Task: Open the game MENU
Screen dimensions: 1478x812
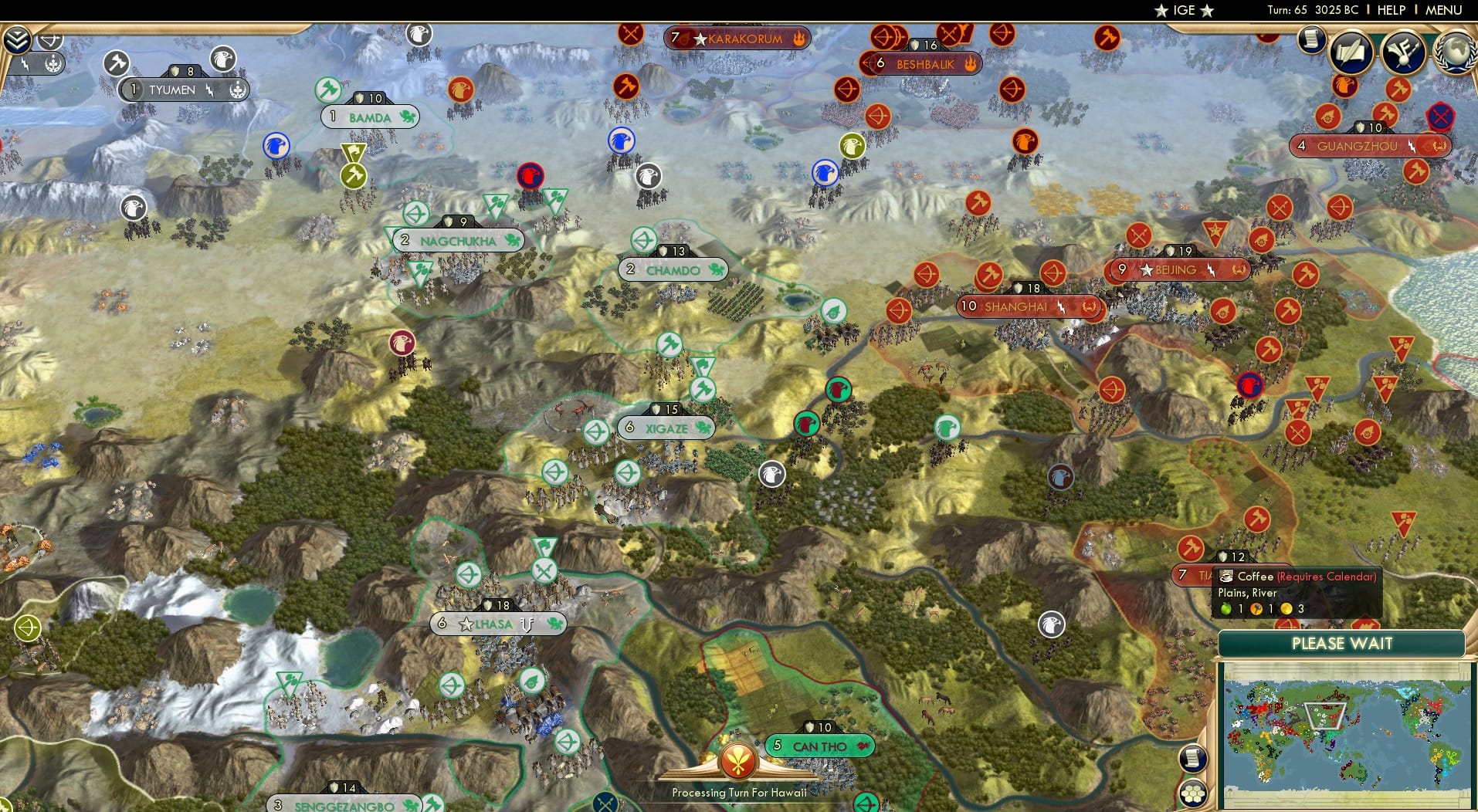Action: click(x=1442, y=10)
